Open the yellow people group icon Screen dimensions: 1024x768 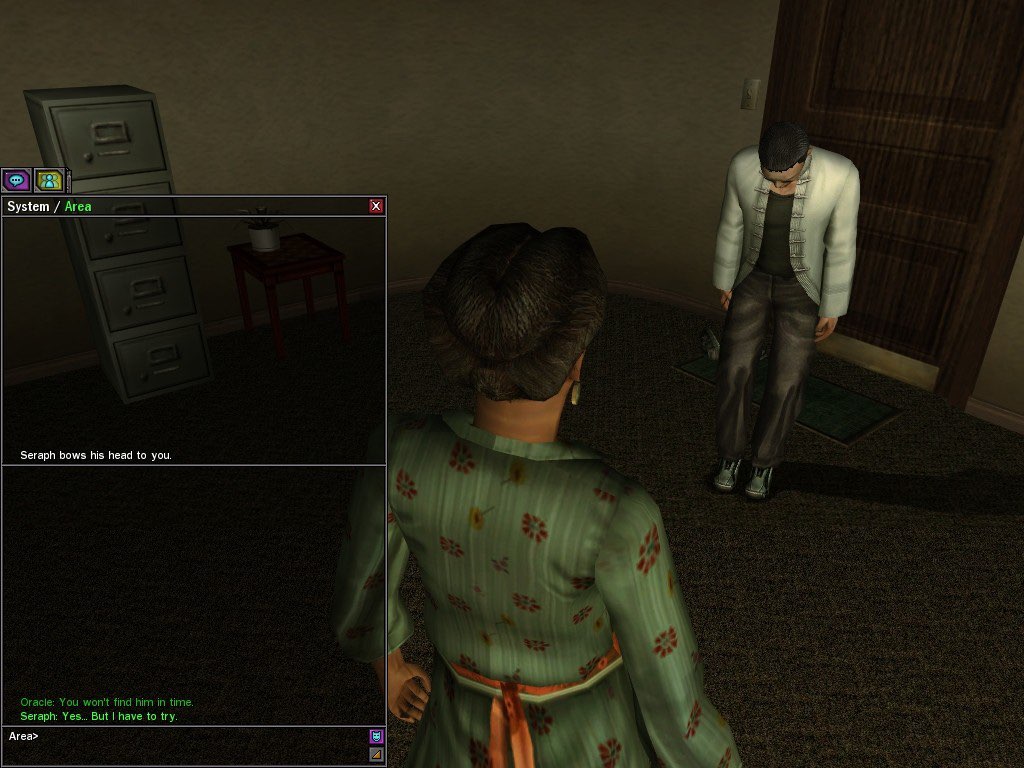click(49, 181)
